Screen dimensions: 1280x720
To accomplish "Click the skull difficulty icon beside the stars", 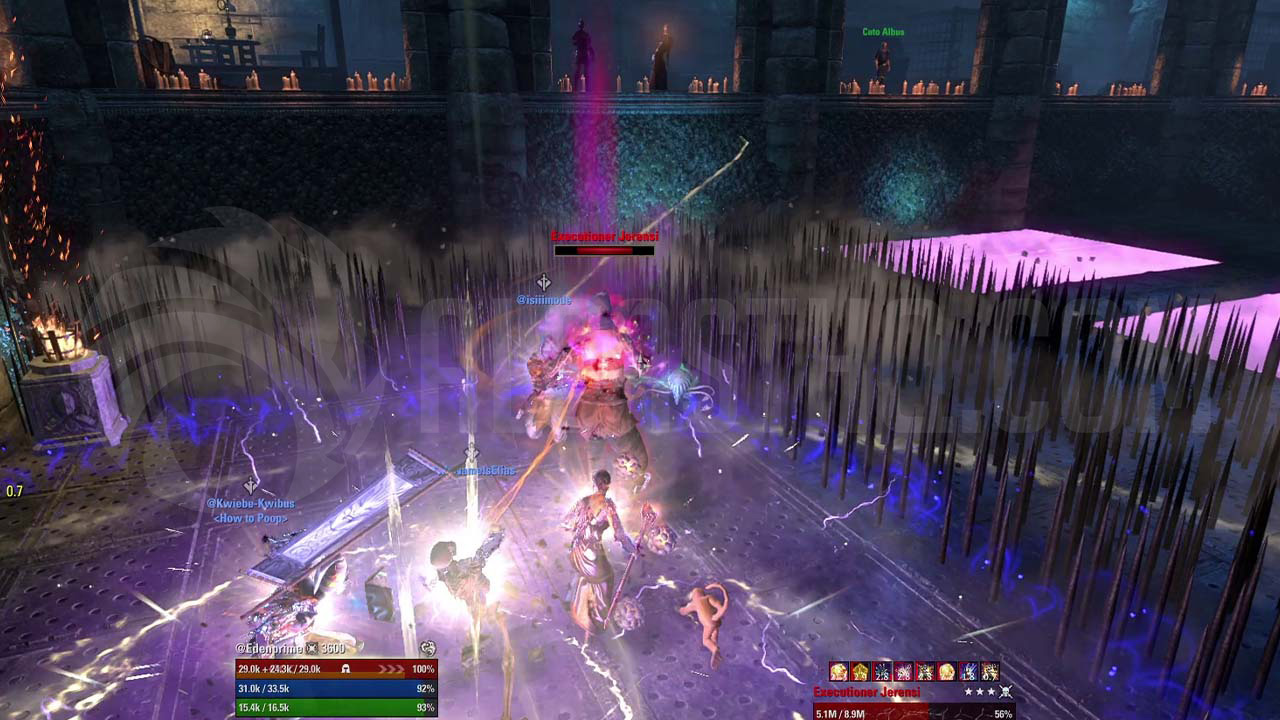I will click(x=1006, y=692).
